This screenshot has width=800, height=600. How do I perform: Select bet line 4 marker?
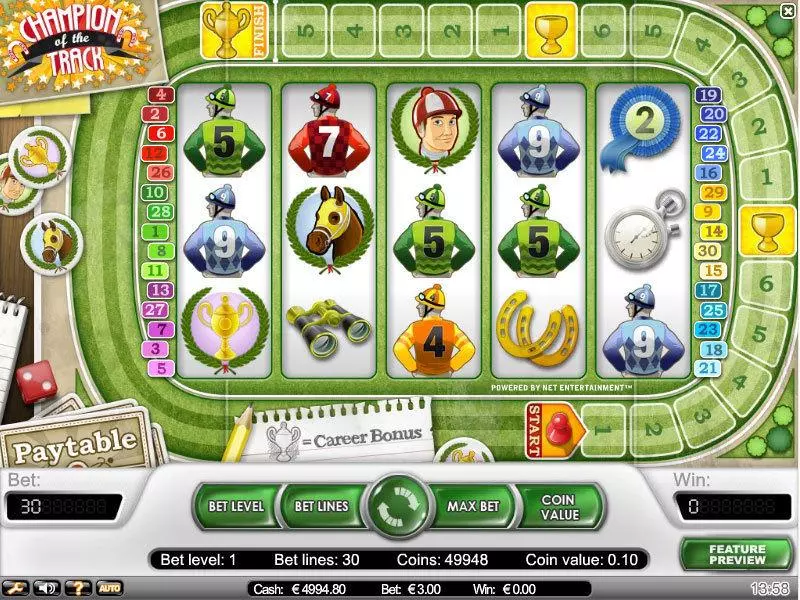[160, 96]
